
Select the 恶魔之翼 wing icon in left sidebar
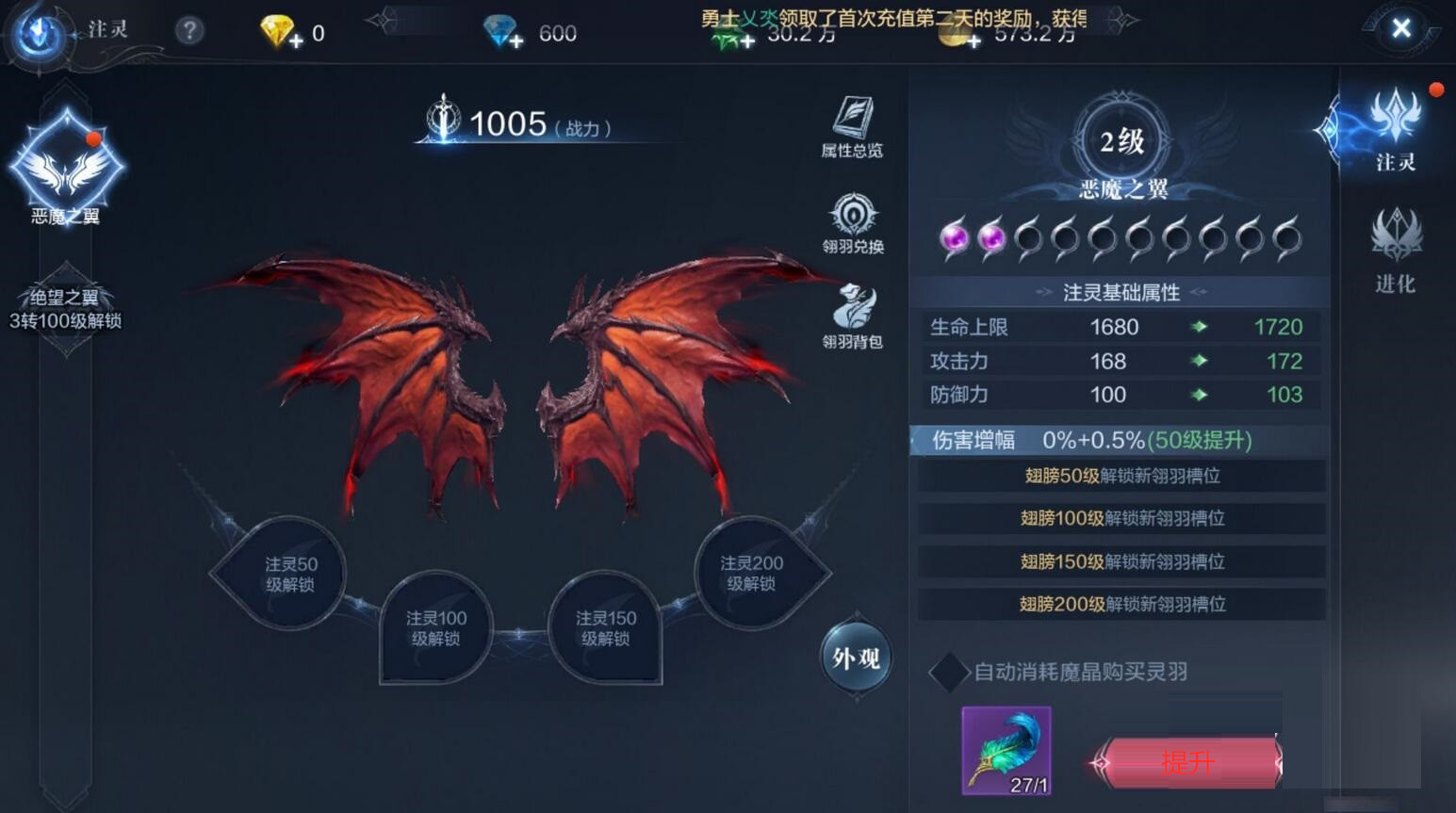pyautogui.click(x=66, y=170)
